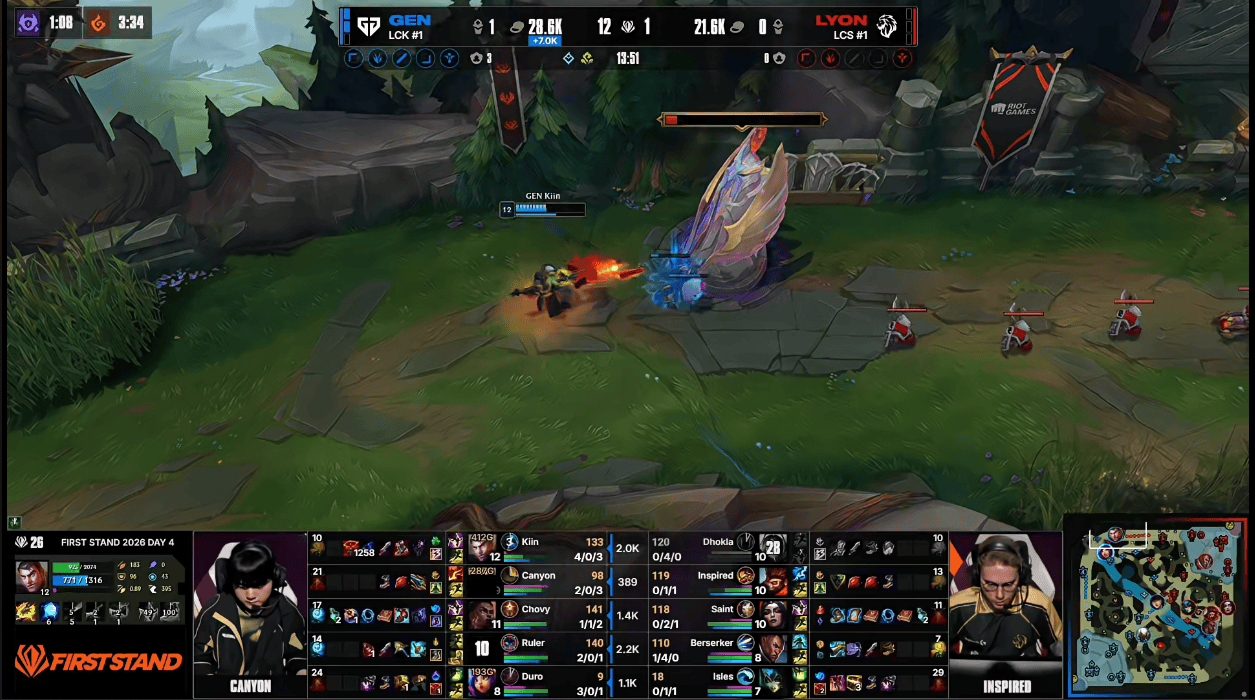The image size is (1255, 700).
Task: Click the GEN team logo
Action: point(368,26)
